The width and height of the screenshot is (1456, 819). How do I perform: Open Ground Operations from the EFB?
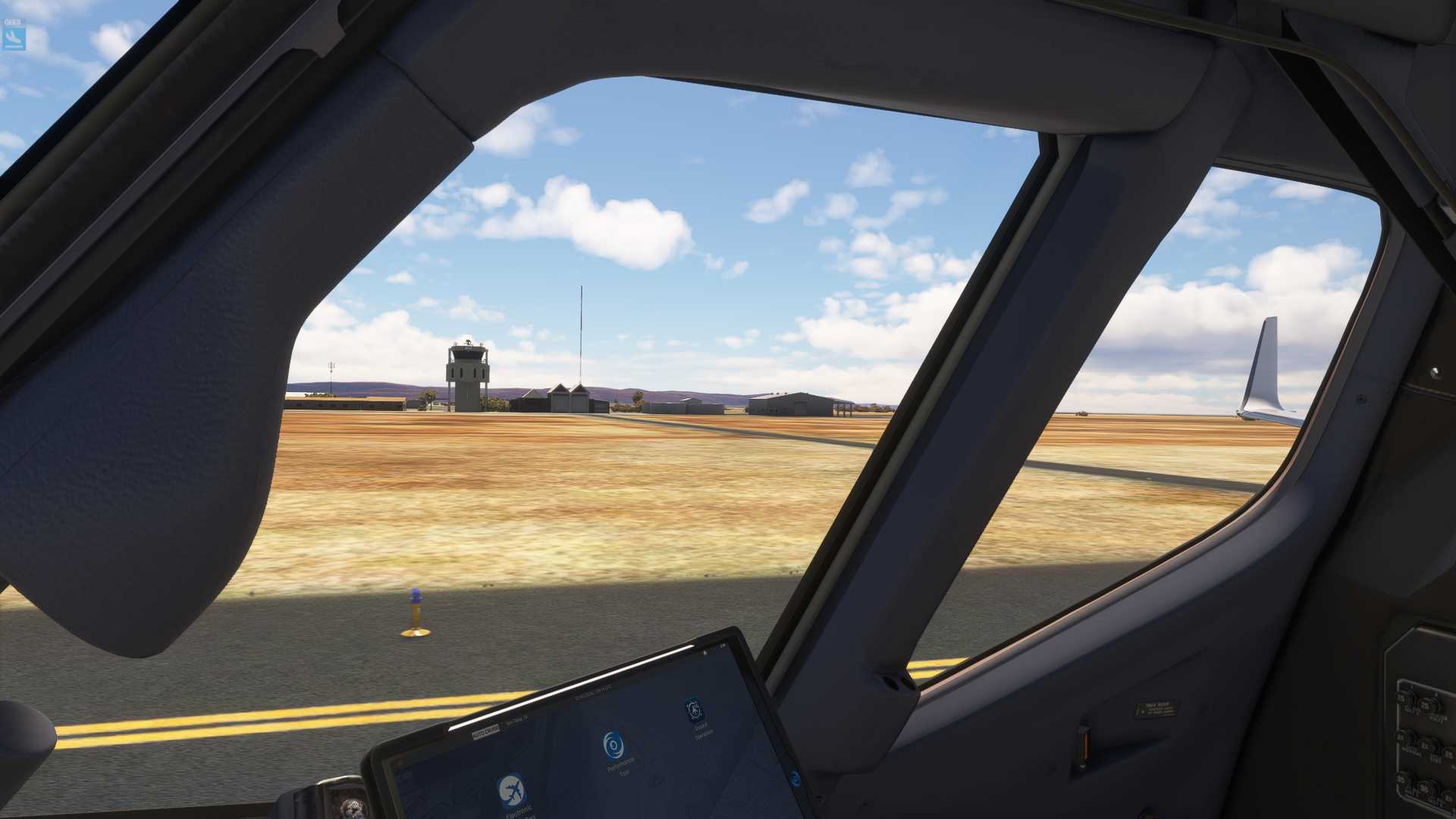[693, 708]
